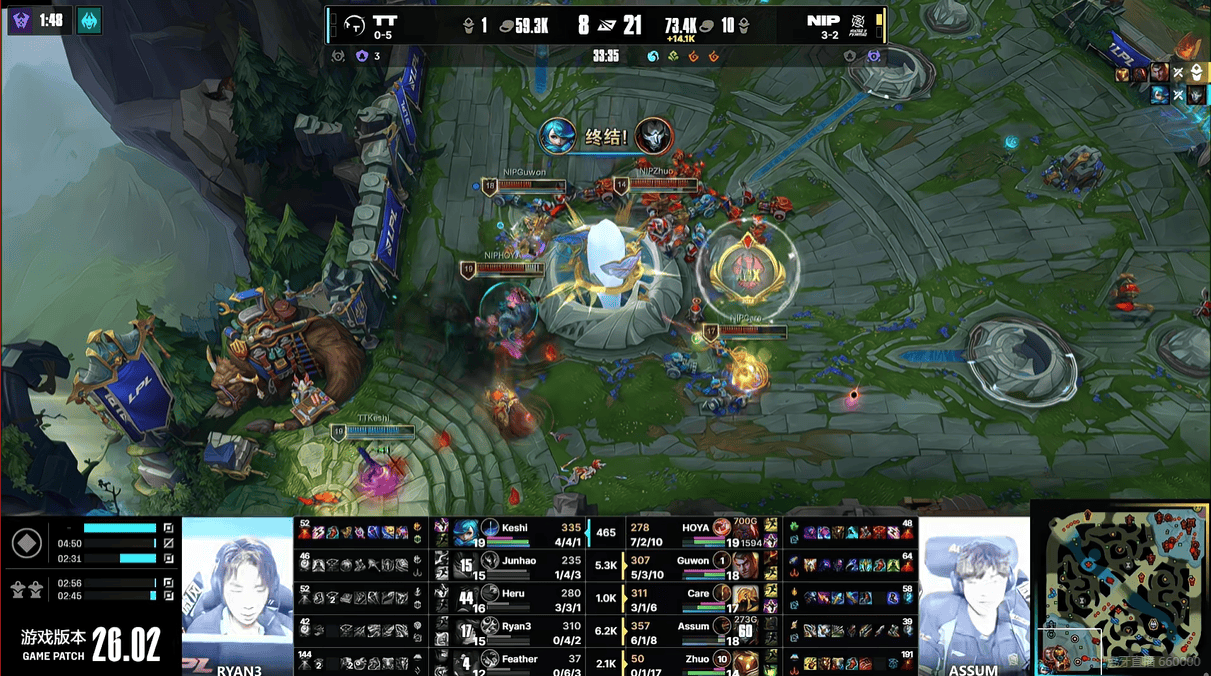
Task: Select HOYA's champion portrait on the scoreboard
Action: pos(743,531)
